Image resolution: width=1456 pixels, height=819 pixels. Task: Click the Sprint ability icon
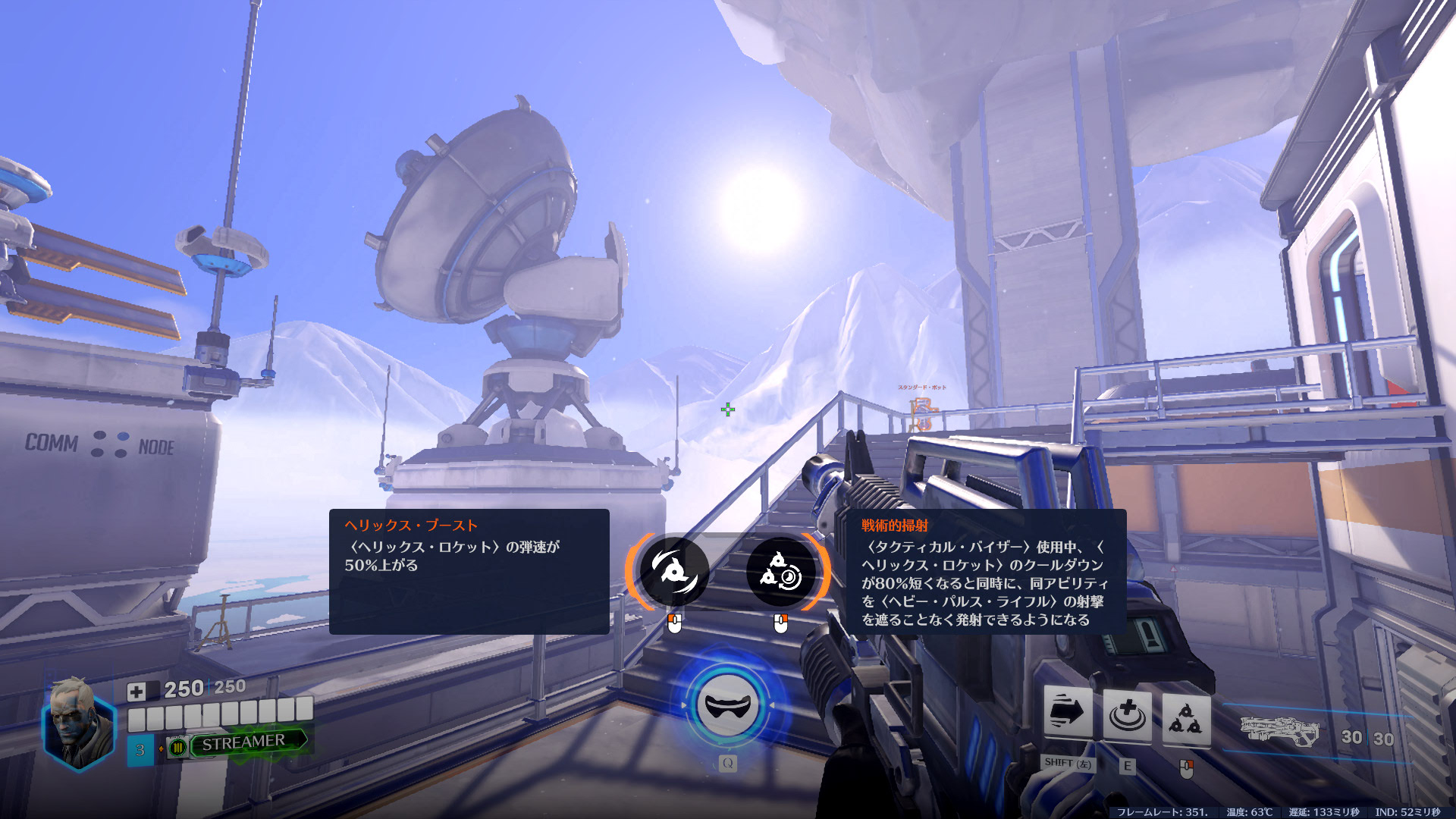point(1068,713)
